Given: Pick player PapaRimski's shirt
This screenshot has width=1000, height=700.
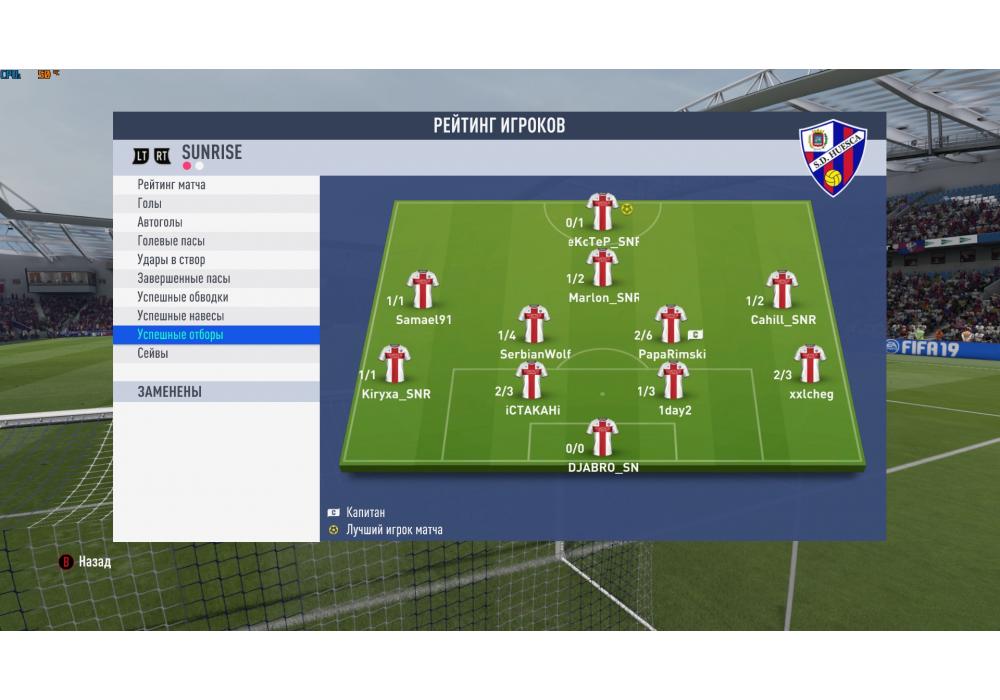Looking at the screenshot, I should point(669,325).
